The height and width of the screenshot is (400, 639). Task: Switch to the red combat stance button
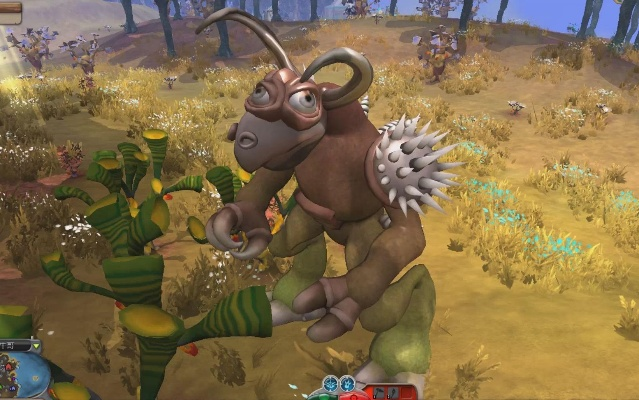(352, 396)
